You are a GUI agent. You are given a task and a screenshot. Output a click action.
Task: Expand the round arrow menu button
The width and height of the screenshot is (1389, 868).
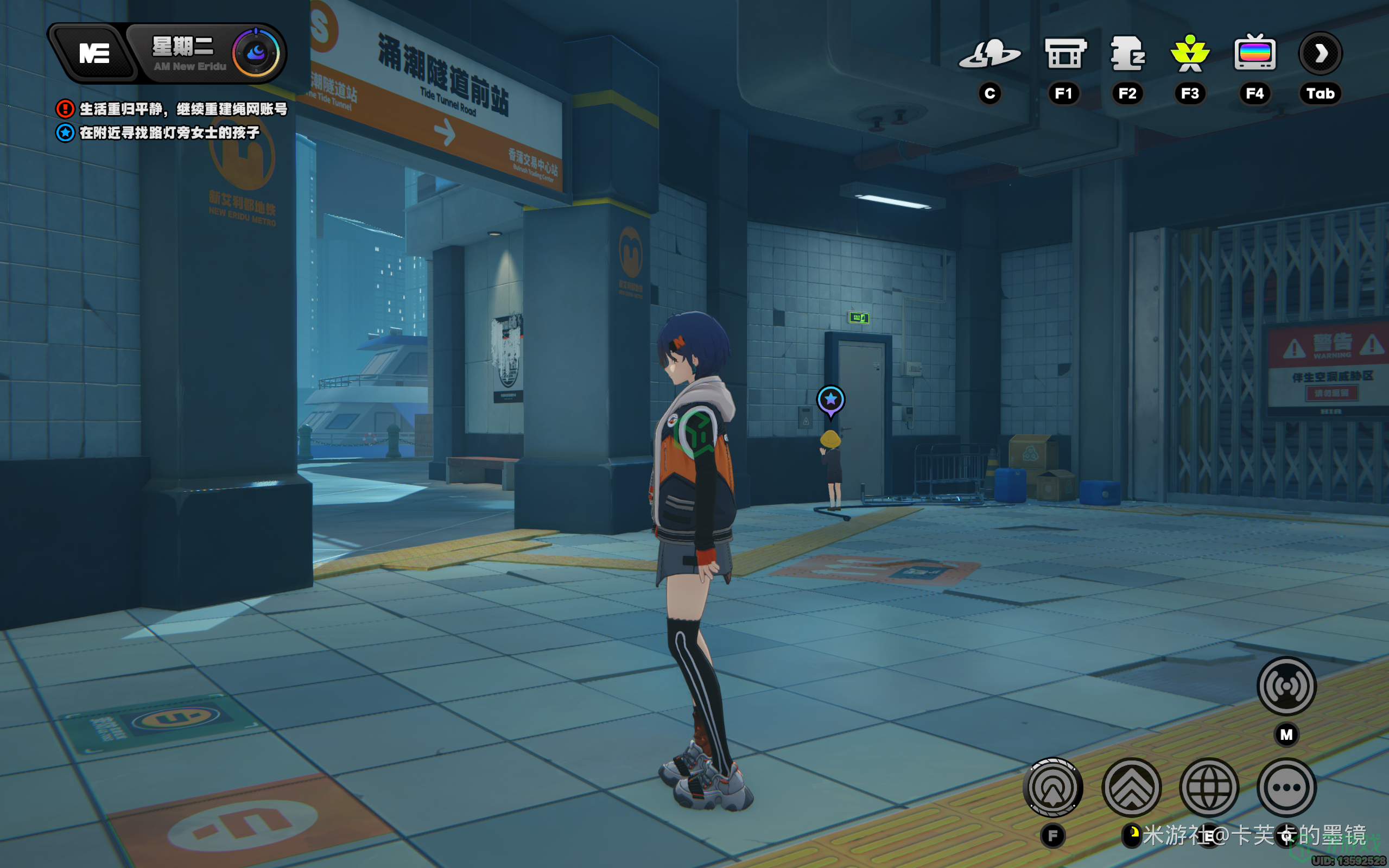tap(1320, 54)
